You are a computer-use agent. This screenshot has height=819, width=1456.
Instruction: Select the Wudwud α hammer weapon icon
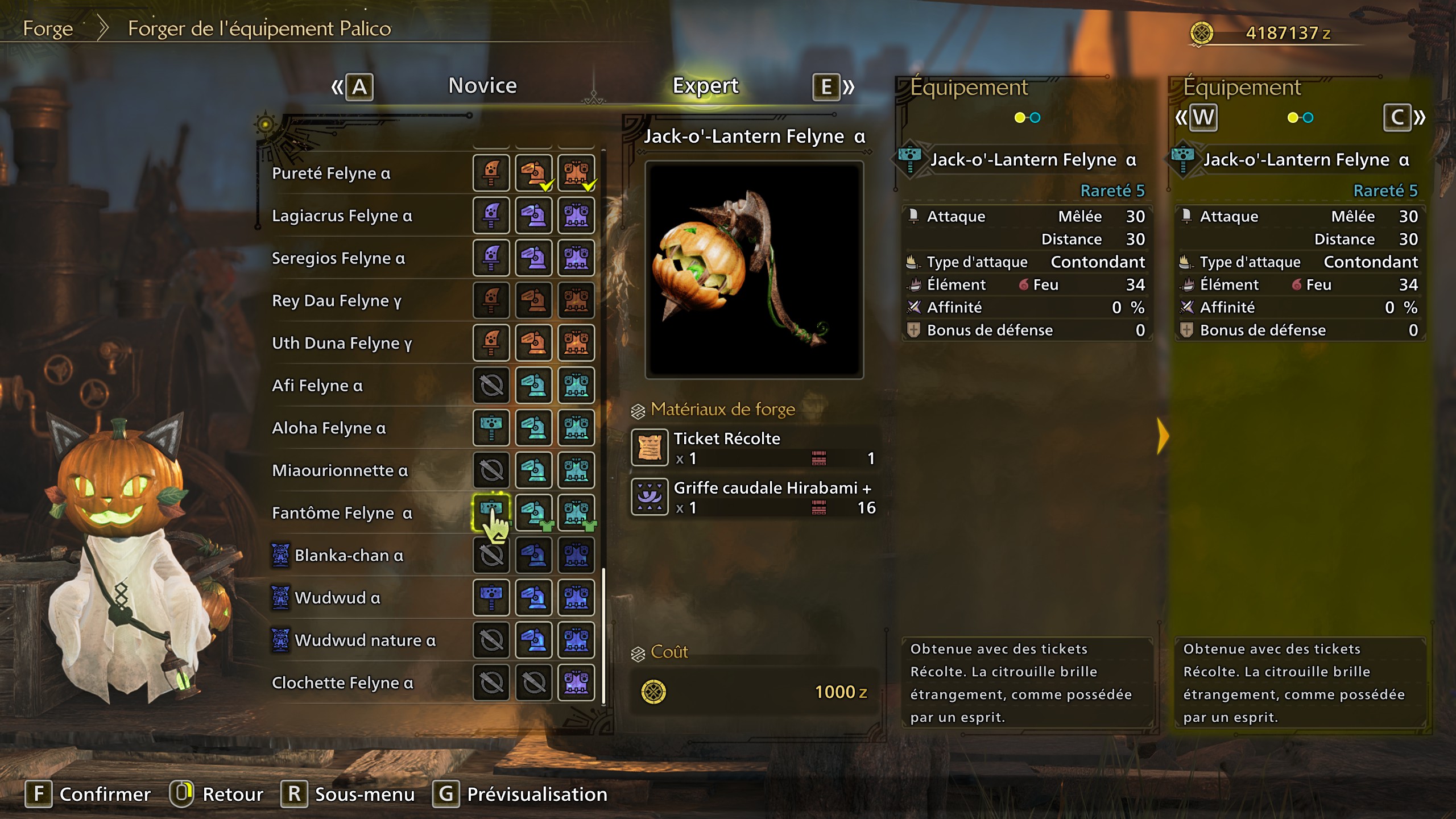490,598
